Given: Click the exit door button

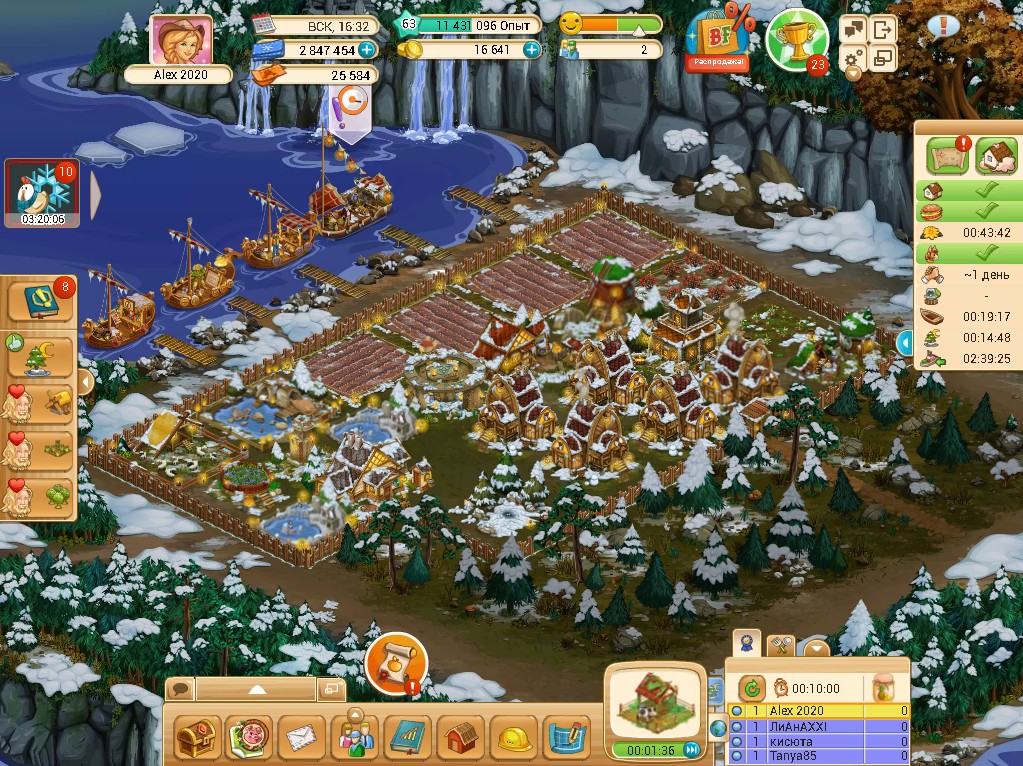Looking at the screenshot, I should click(883, 29).
